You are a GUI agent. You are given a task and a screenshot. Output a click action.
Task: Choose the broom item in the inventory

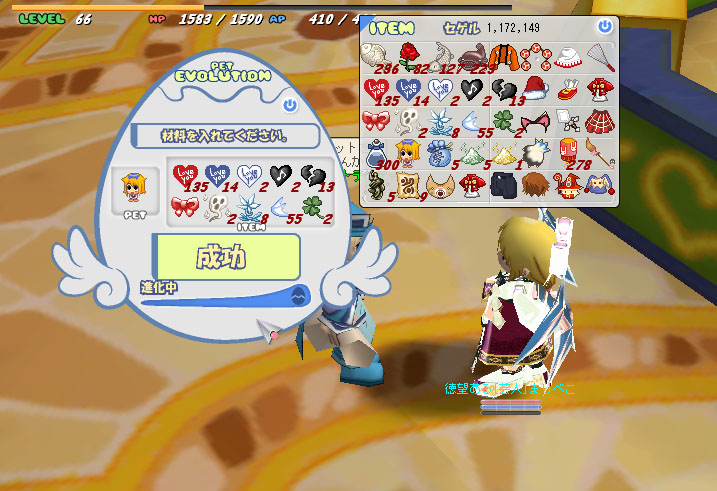[x=598, y=153]
